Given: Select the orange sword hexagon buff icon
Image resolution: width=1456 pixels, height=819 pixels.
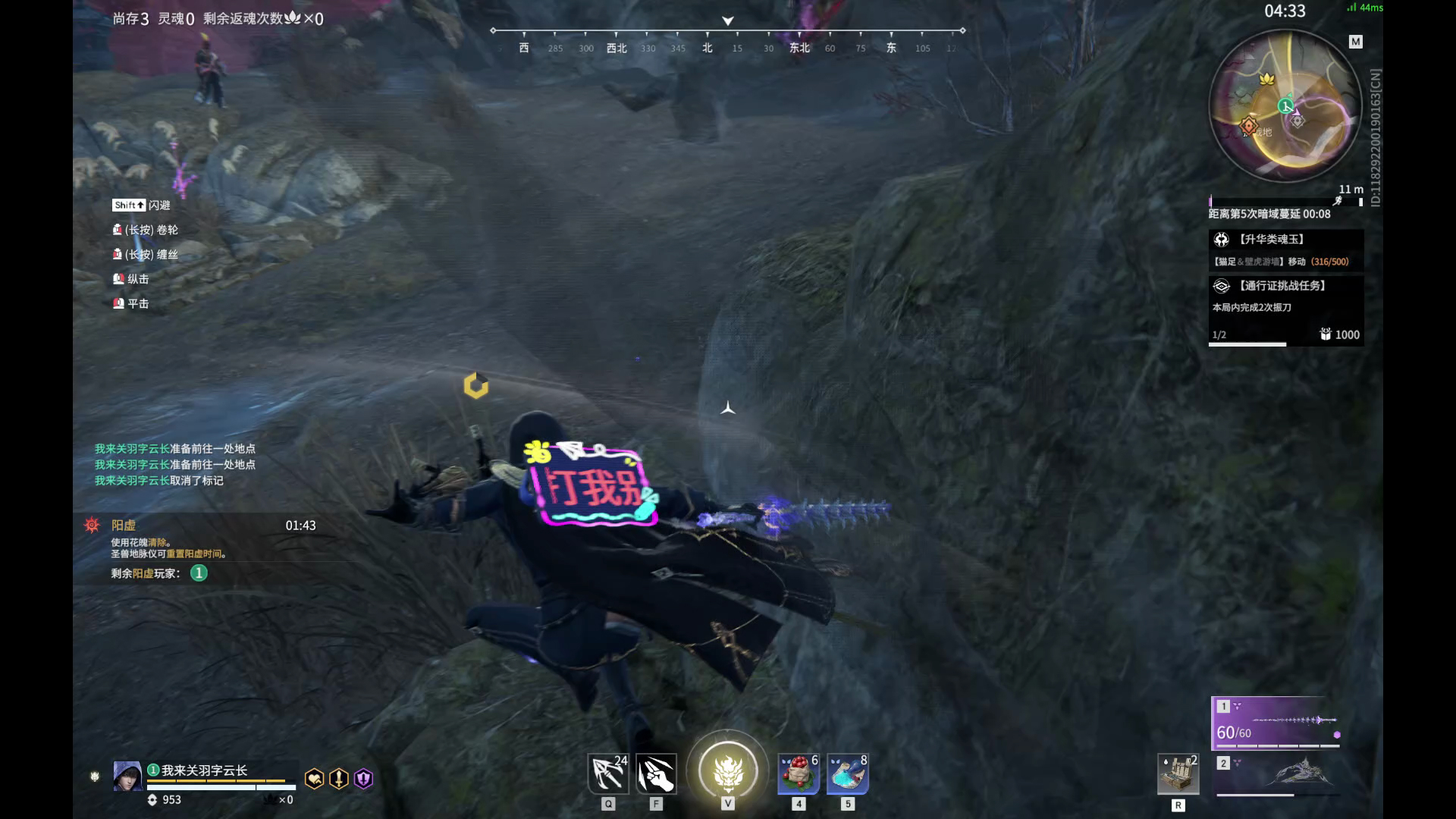Looking at the screenshot, I should (339, 779).
